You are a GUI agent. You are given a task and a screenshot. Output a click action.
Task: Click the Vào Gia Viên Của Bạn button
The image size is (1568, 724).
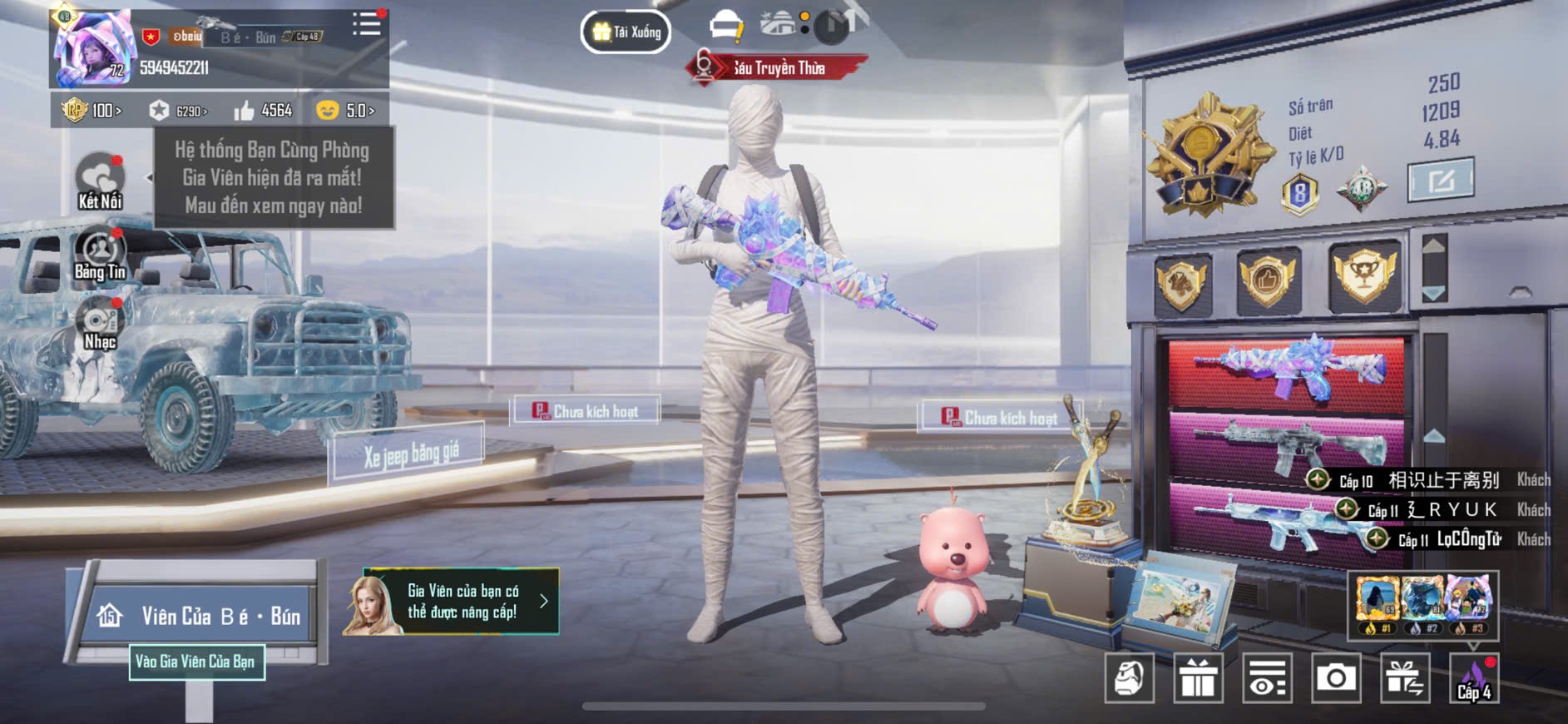[x=196, y=662]
